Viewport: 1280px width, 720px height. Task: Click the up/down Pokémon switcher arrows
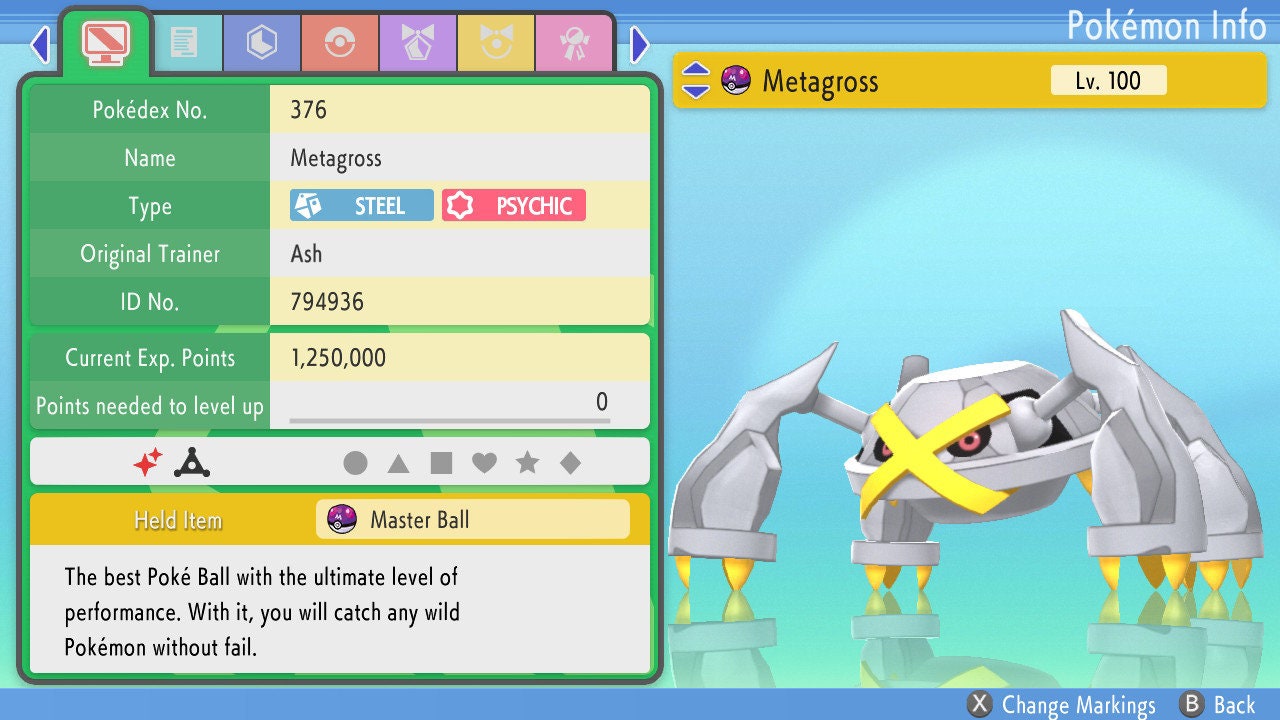coord(698,80)
